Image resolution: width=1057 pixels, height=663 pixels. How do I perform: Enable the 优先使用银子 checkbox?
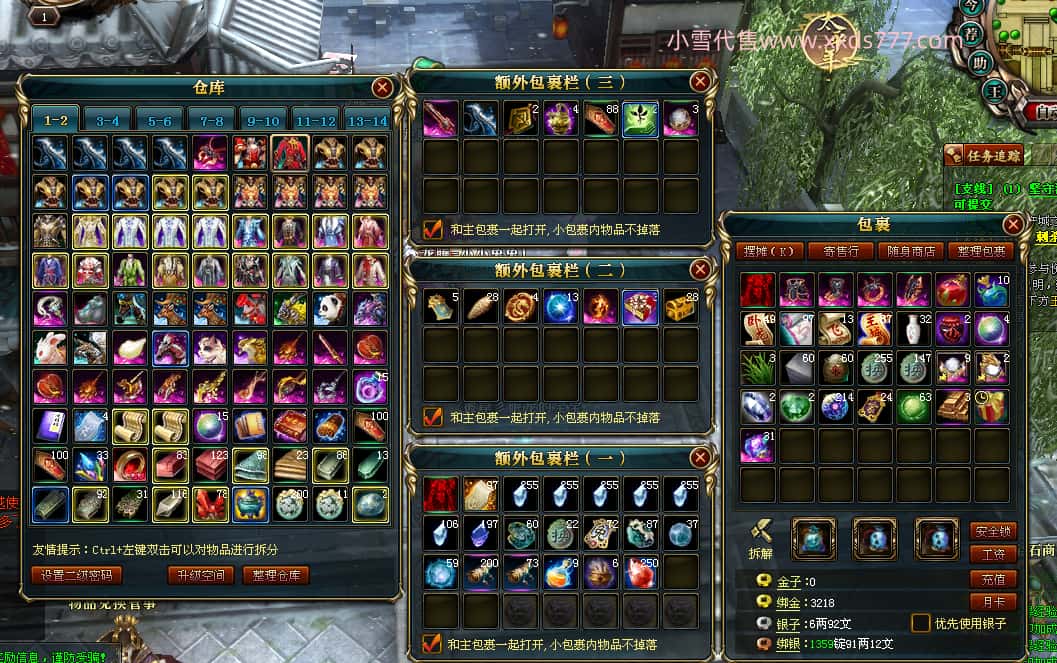(921, 623)
